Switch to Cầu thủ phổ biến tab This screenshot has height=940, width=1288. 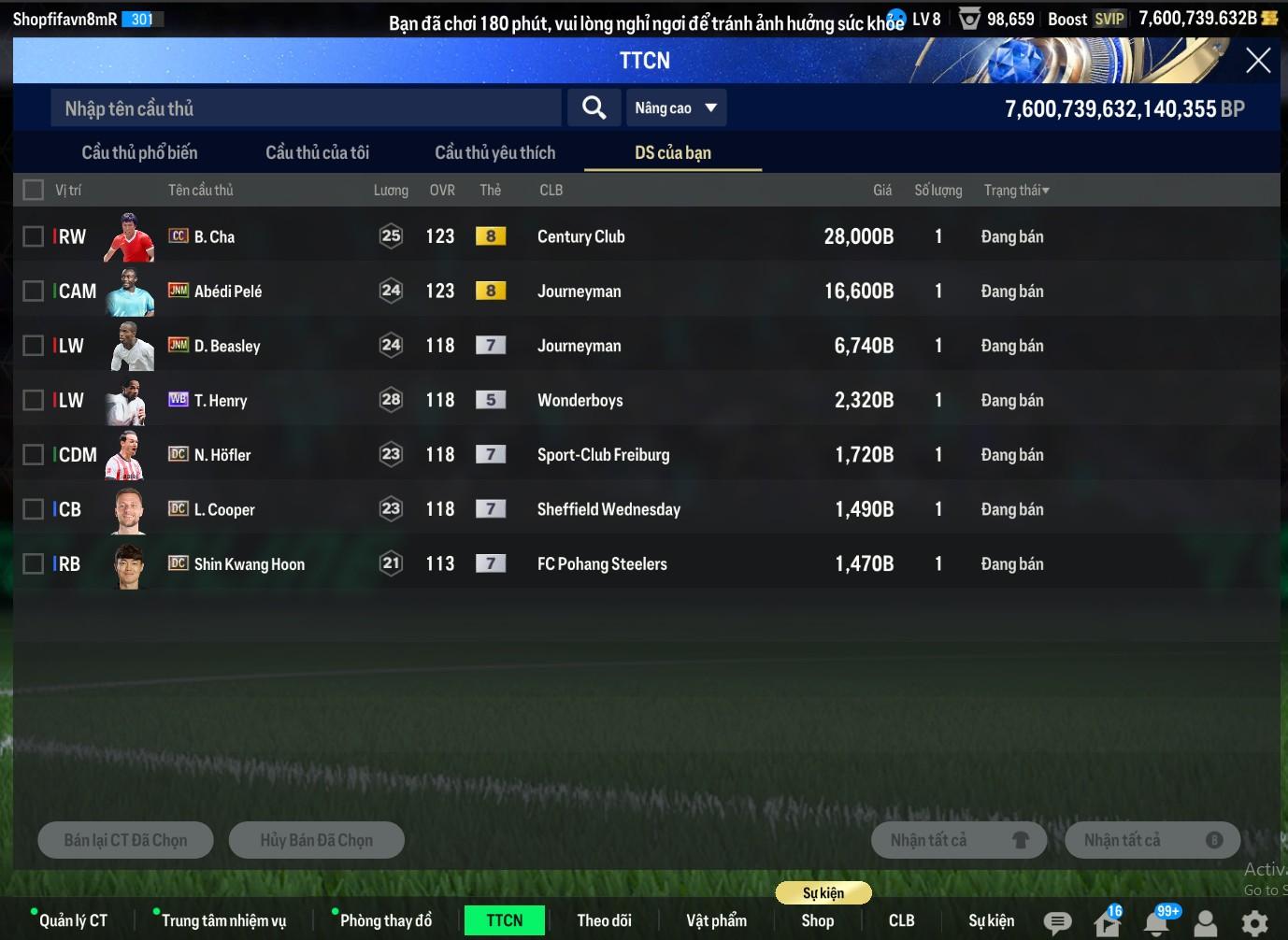point(139,152)
